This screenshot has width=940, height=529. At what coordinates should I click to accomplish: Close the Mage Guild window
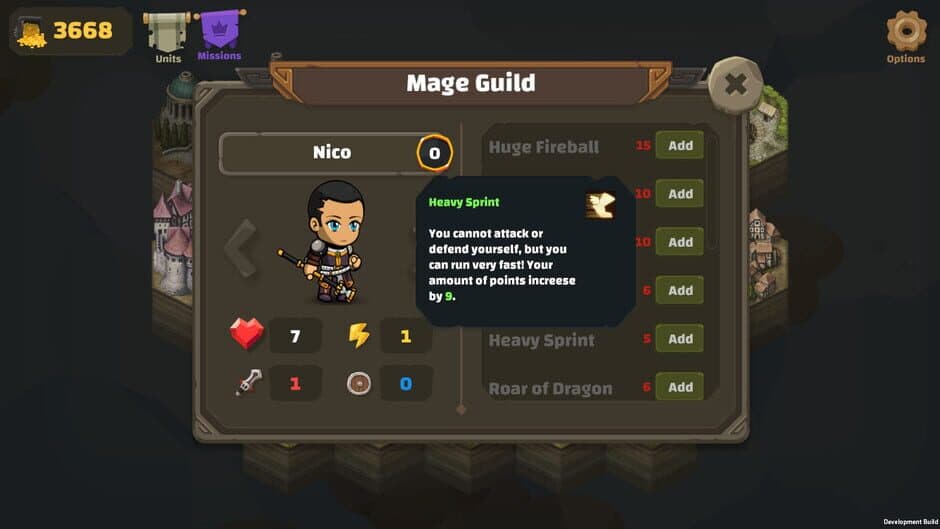(735, 85)
